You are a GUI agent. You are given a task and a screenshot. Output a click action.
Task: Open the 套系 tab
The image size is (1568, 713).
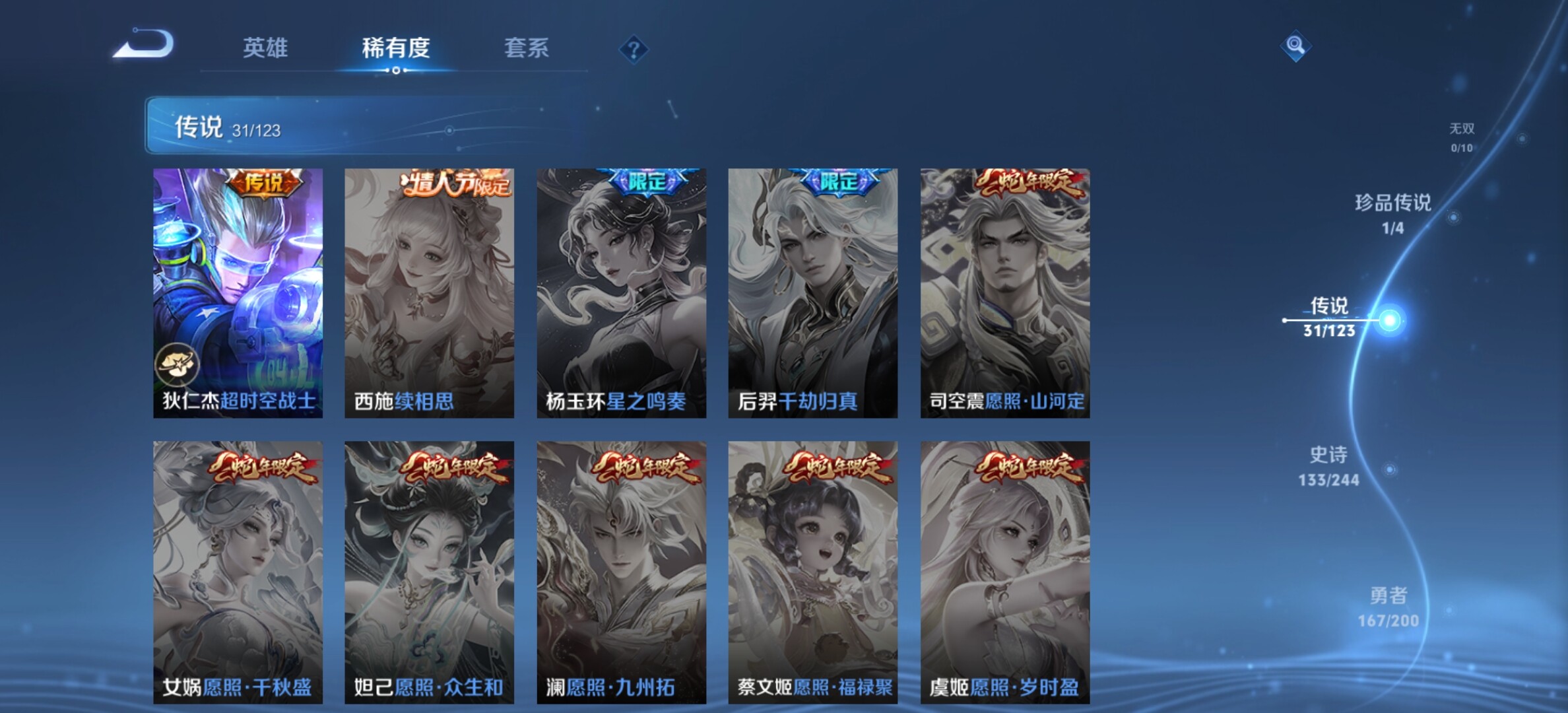(526, 48)
